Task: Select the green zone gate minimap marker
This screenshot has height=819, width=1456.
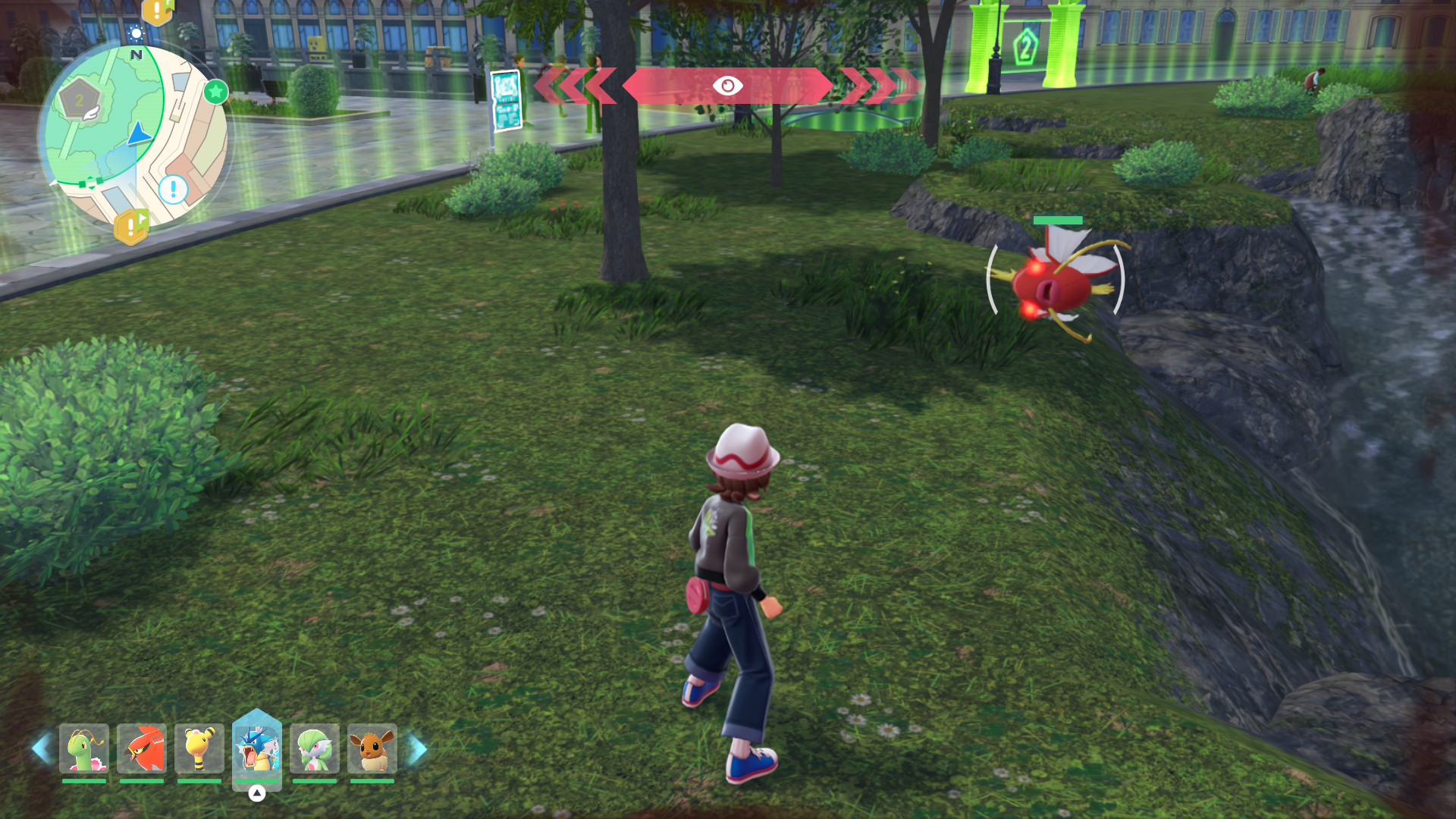Action: (90, 183)
